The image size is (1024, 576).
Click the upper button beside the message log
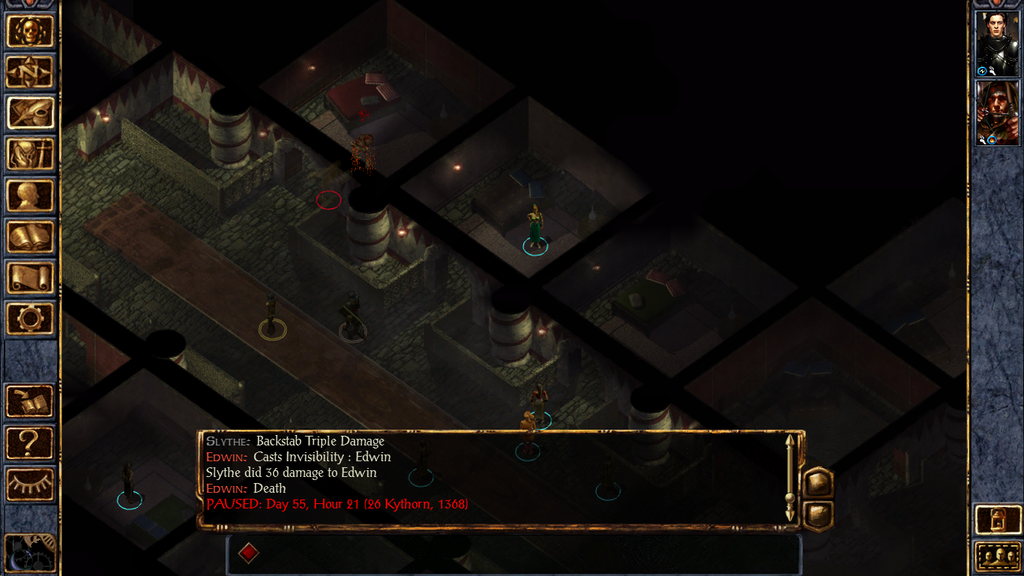point(818,482)
